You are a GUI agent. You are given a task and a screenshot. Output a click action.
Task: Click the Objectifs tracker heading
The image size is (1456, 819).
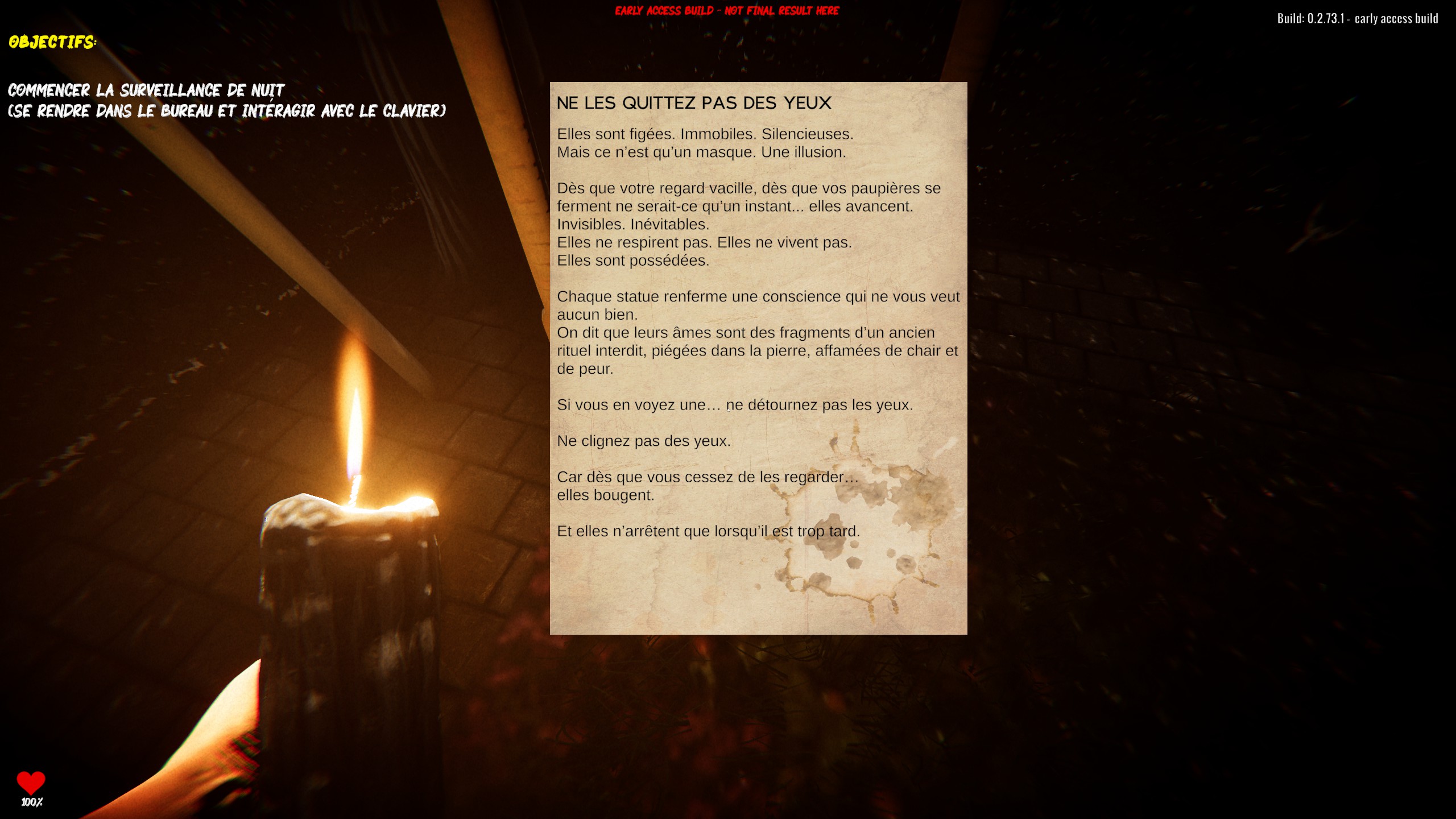(x=52, y=42)
